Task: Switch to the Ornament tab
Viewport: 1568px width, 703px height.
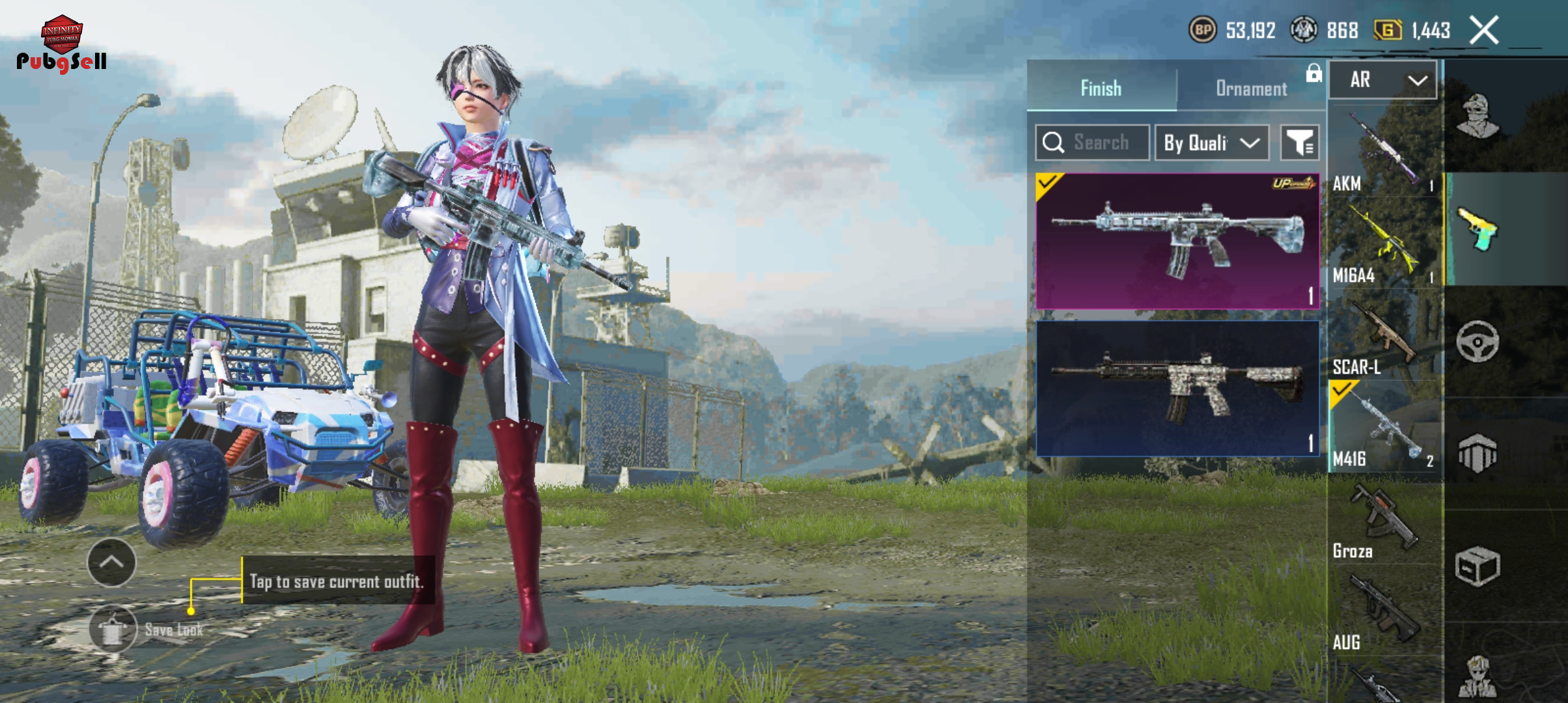Action: (1251, 89)
